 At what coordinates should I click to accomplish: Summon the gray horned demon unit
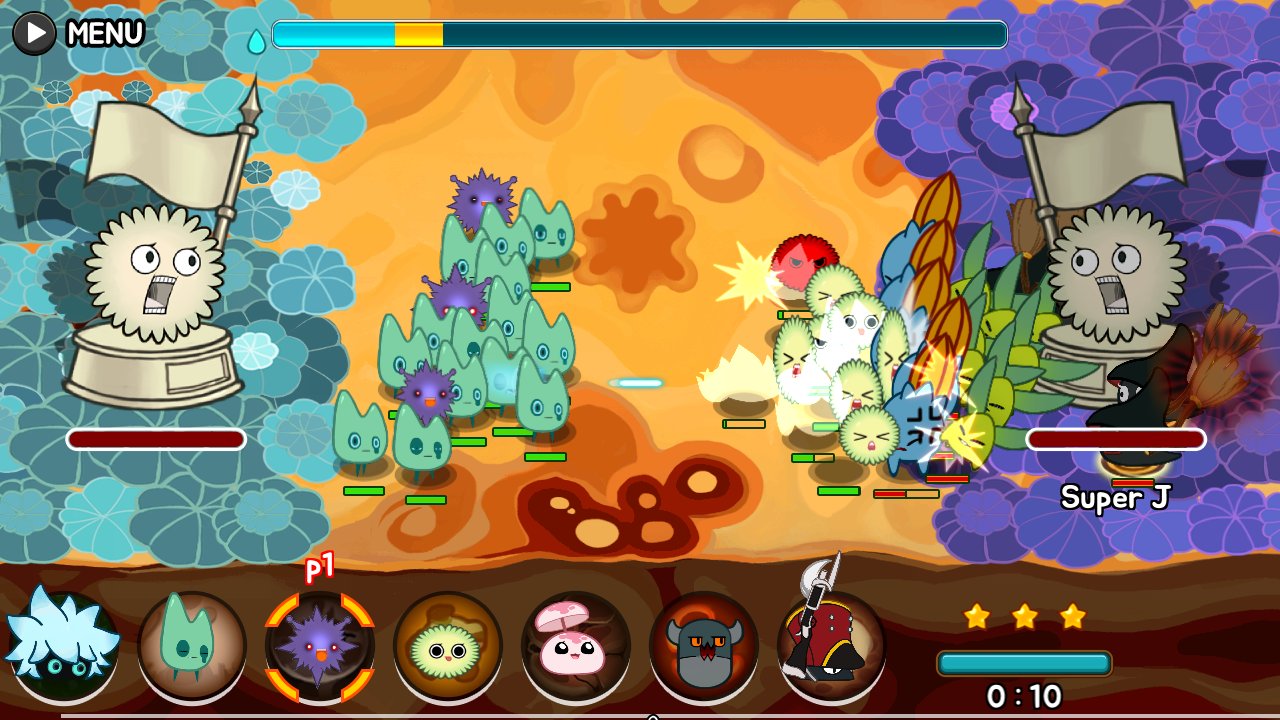tap(704, 645)
